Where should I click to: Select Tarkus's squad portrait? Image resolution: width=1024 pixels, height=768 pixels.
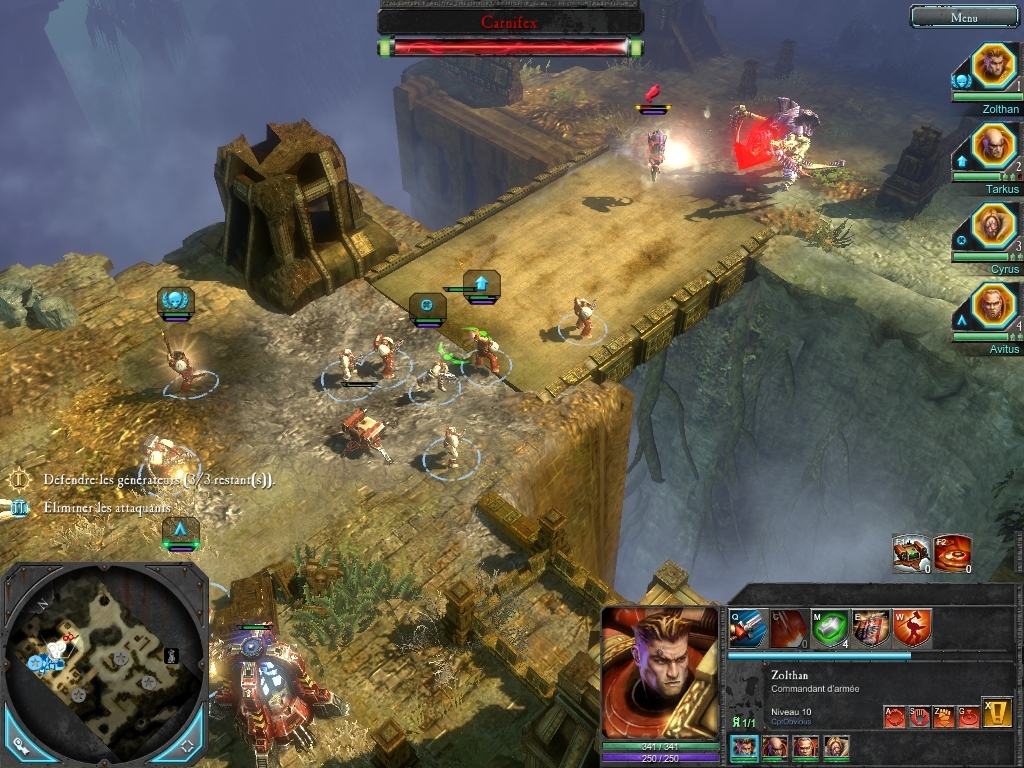(993, 146)
